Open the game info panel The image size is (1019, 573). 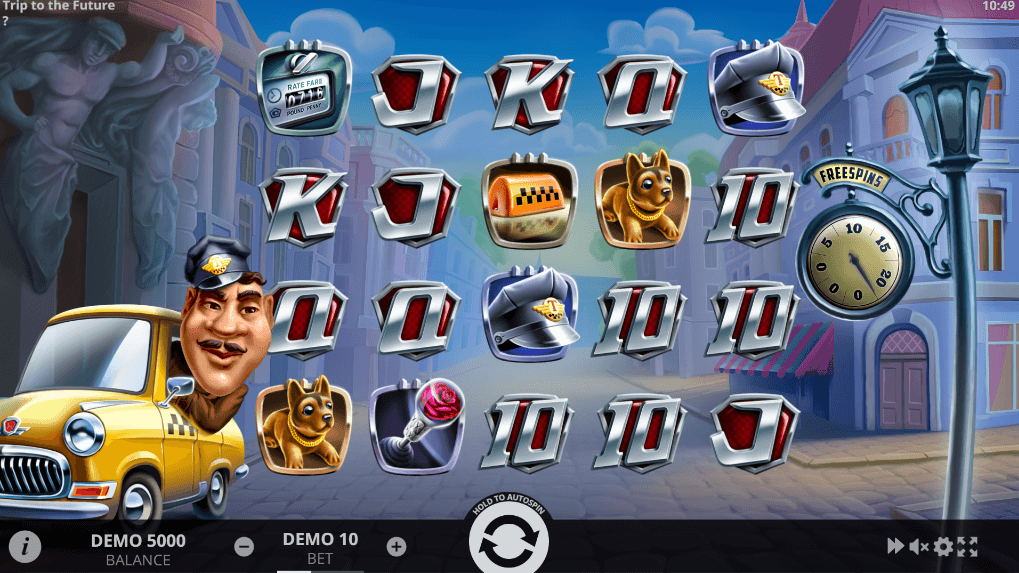click(25, 546)
